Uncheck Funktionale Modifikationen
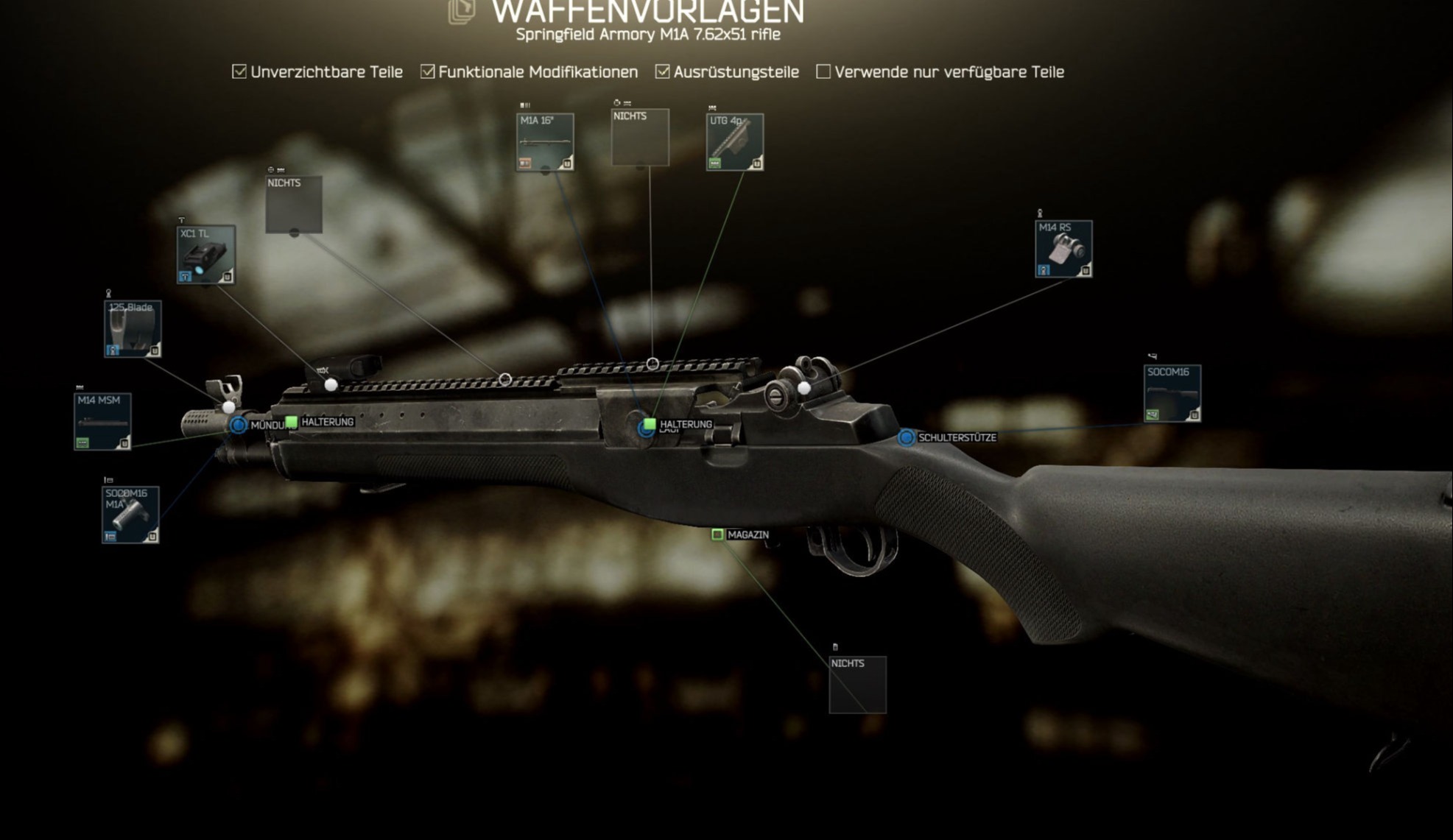Image resolution: width=1453 pixels, height=840 pixels. 428,71
